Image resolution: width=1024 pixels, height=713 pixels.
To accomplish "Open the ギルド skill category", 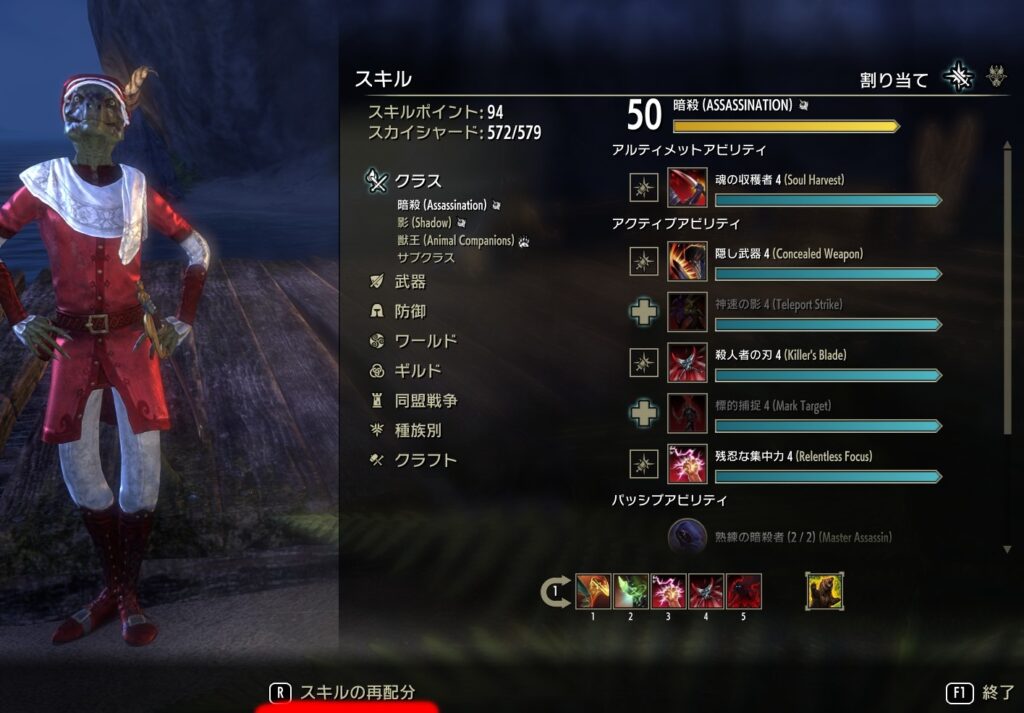I will 418,371.
